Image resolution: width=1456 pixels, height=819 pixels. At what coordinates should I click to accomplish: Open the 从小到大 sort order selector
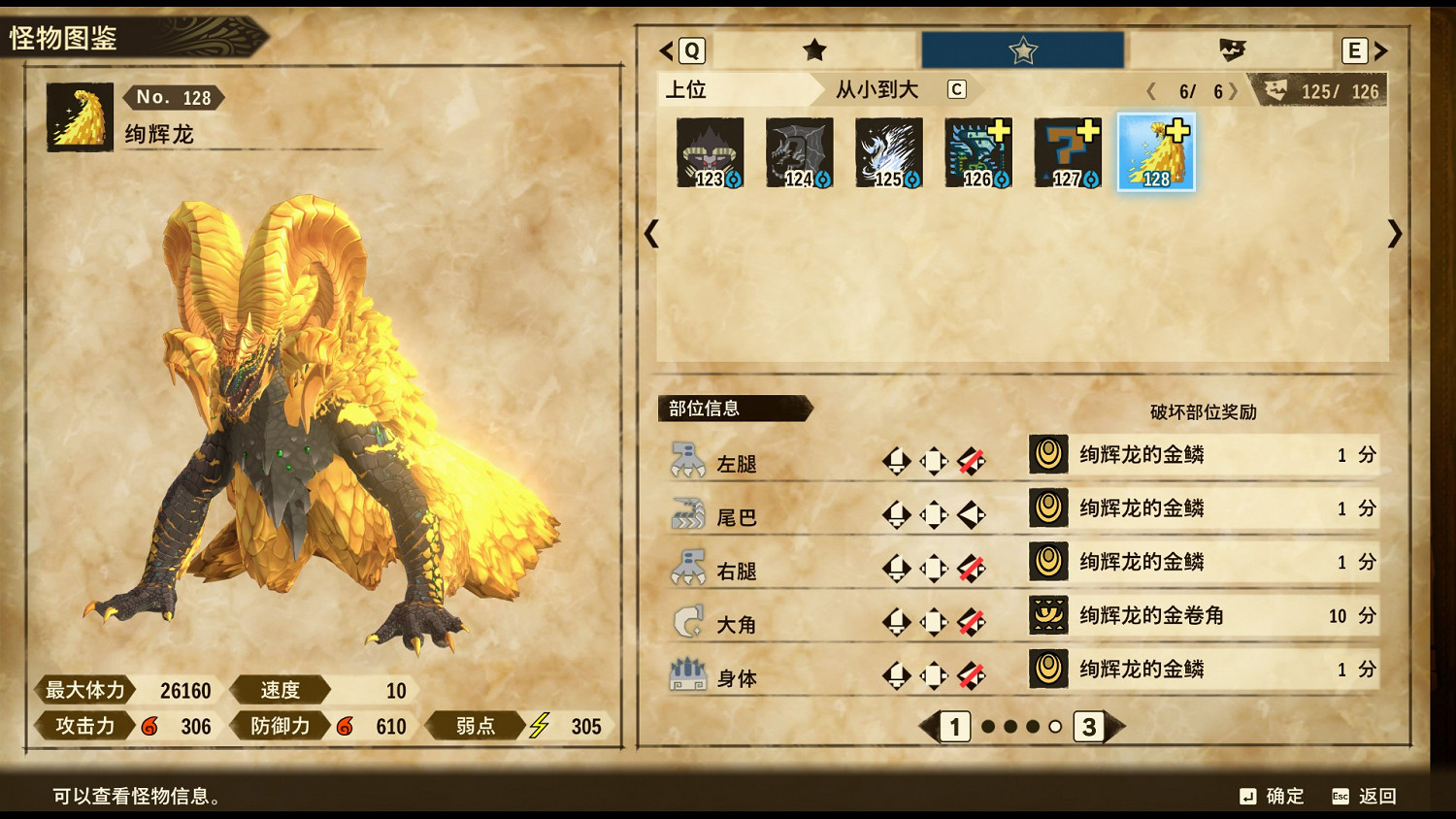click(x=878, y=89)
